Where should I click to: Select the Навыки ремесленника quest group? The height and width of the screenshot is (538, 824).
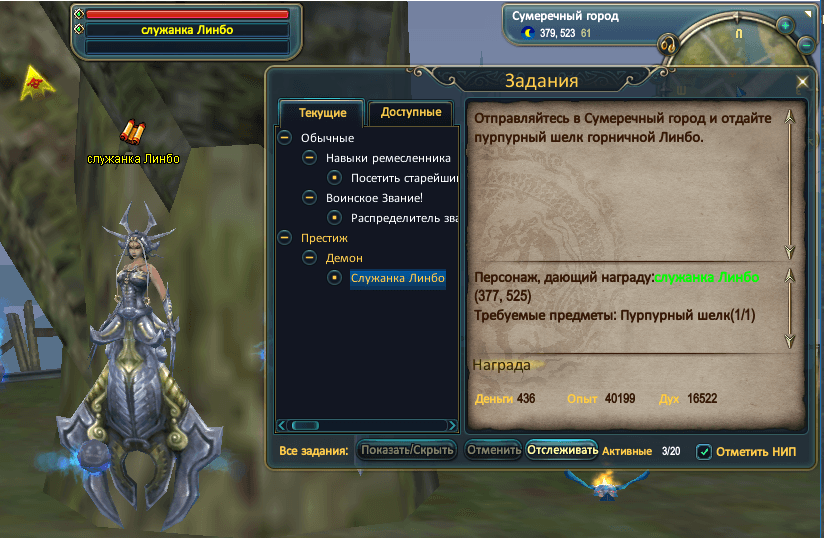(x=388, y=158)
